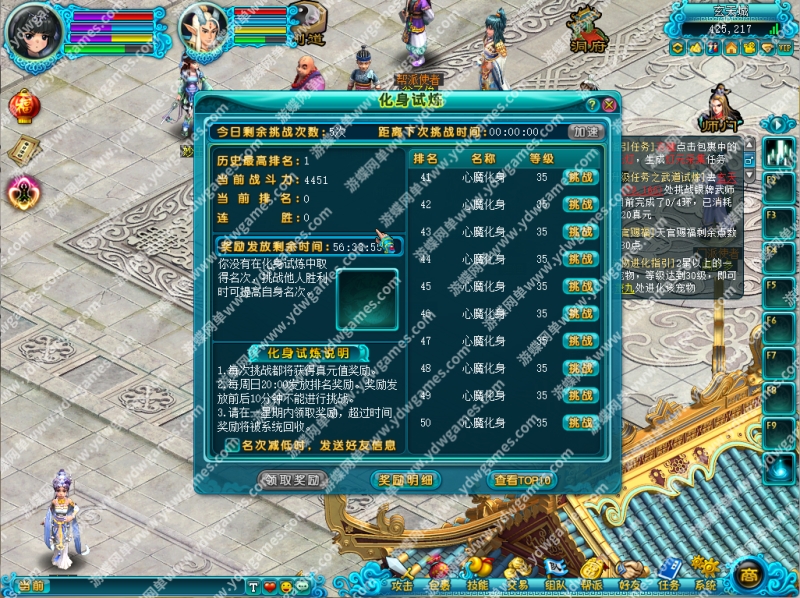
Task: Open the help question mark button
Action: [x=592, y=103]
